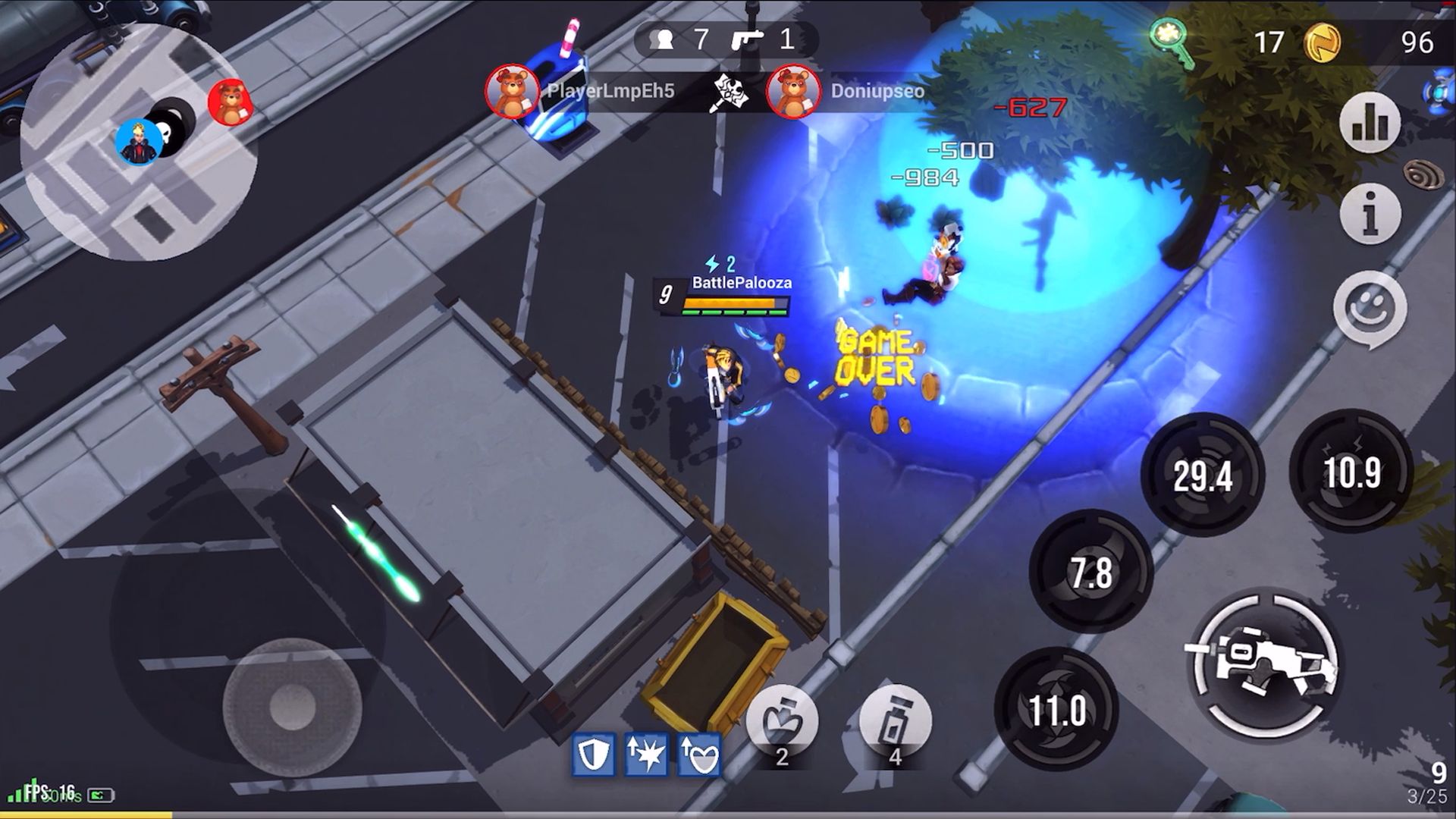Screen dimensions: 1456x819
Task: Use the ability showing 11.0 cooldown
Action: (1056, 710)
